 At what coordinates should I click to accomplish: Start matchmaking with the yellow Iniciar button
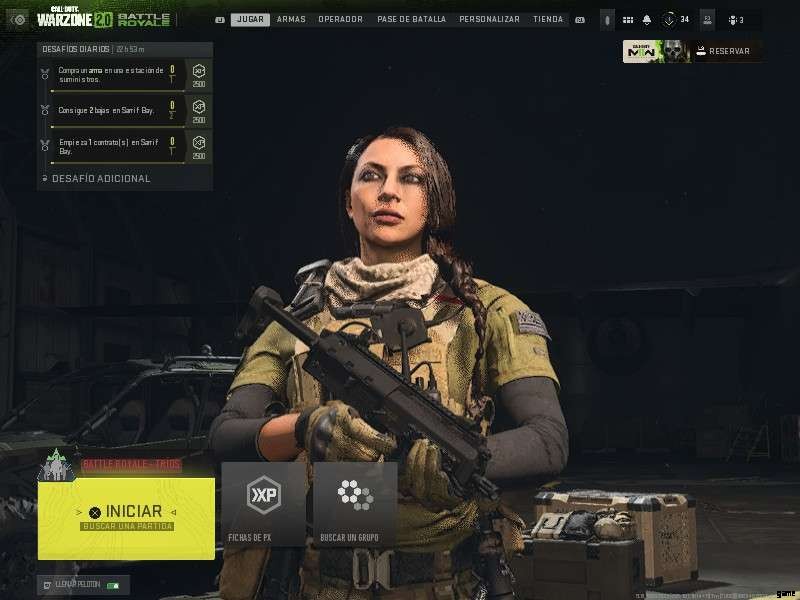pyautogui.click(x=126, y=517)
